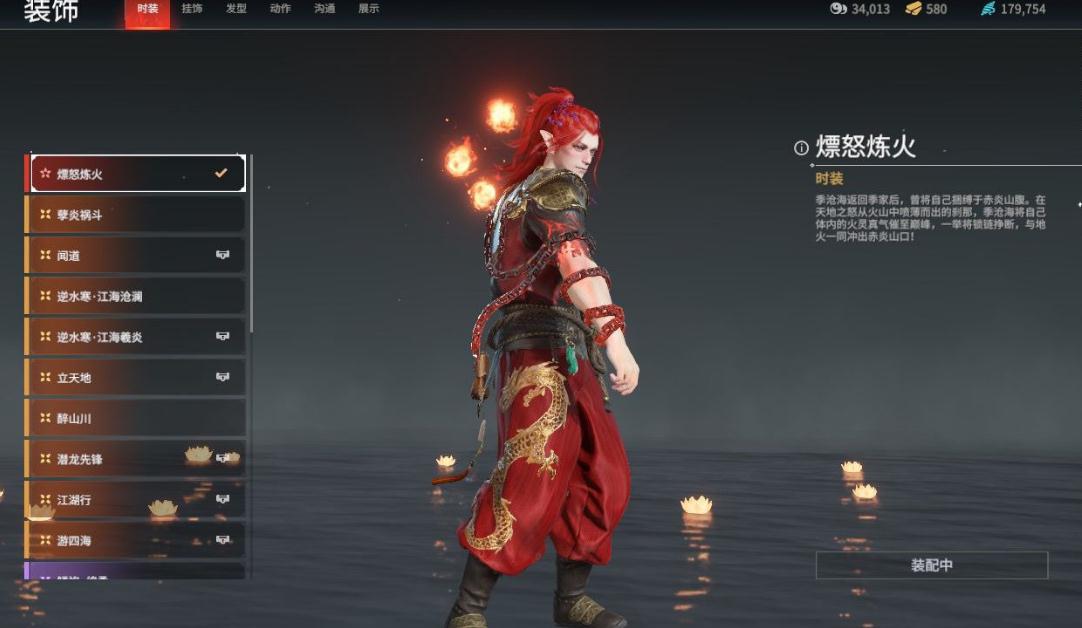Open the 动作 tab
This screenshot has height=628, width=1082.
click(280, 9)
